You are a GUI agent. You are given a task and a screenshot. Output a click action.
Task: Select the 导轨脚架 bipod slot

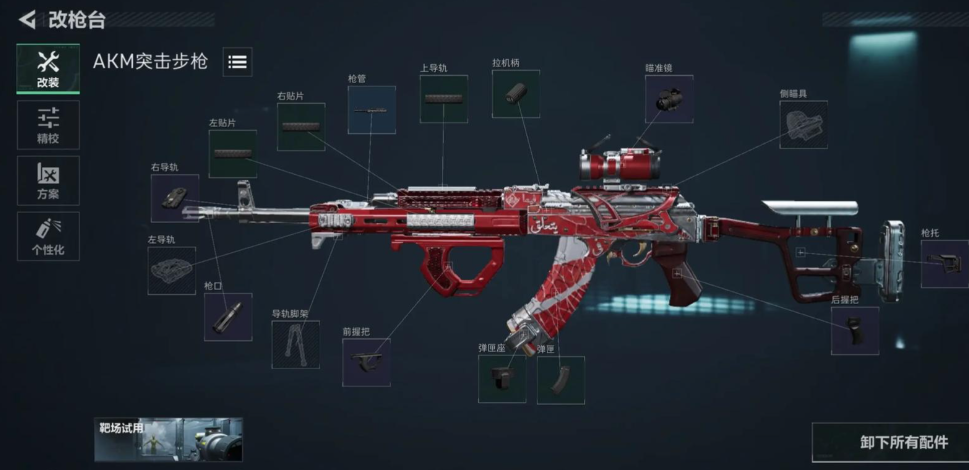(x=295, y=344)
